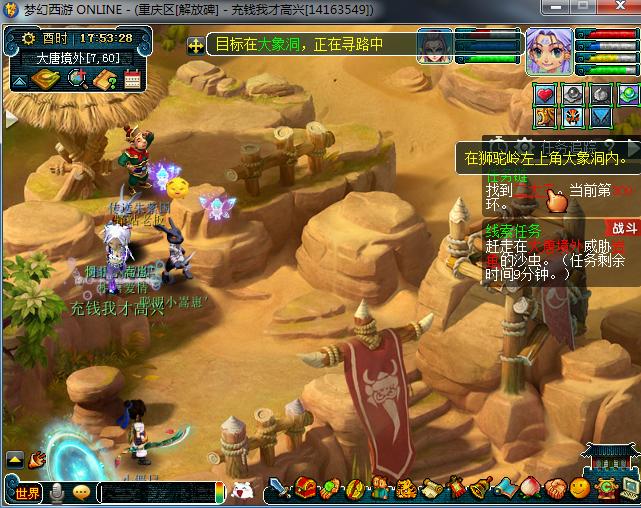Click the green gem buff icon
The height and width of the screenshot is (508, 641).
[x=627, y=95]
